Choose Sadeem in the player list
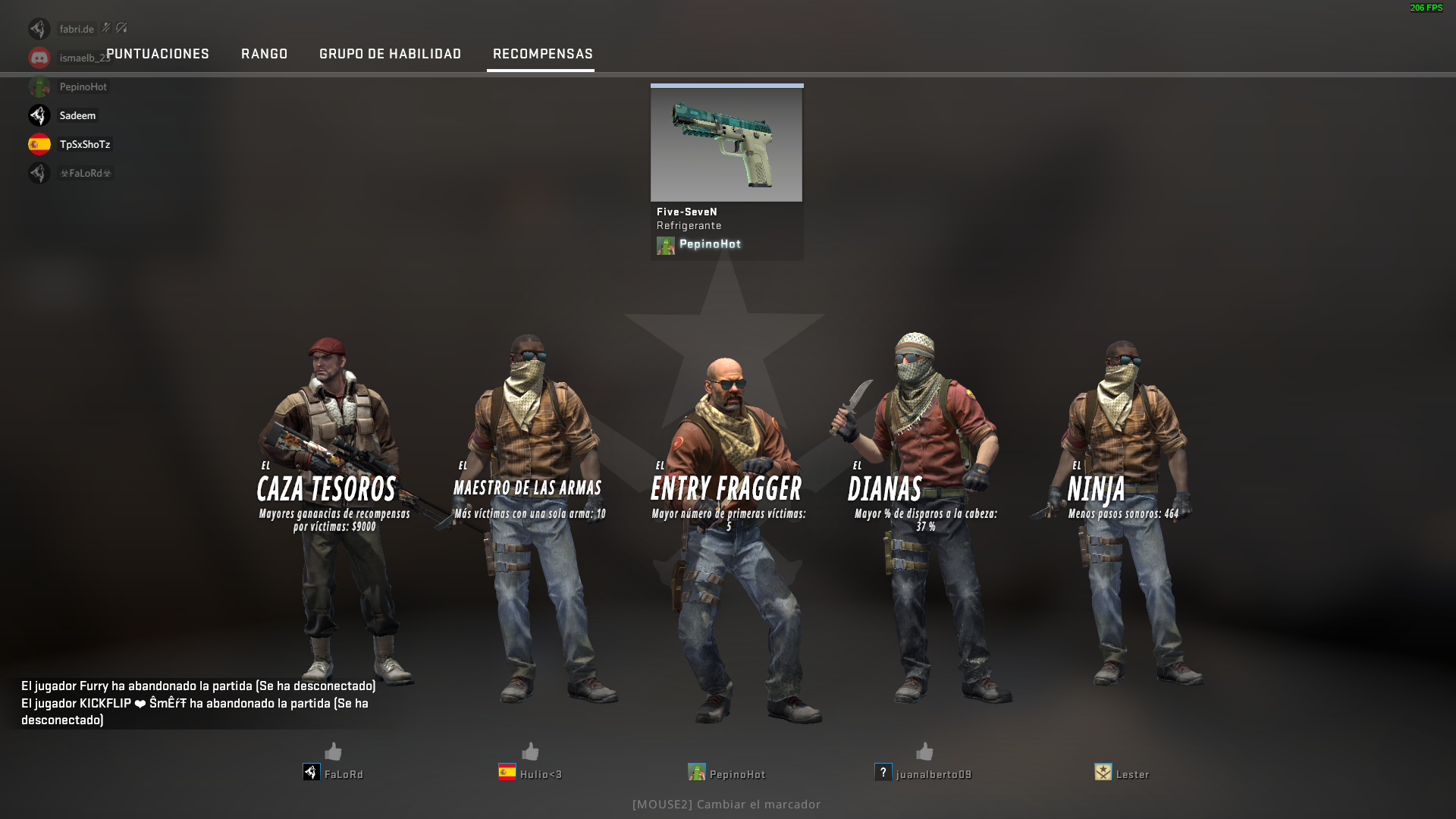 point(77,115)
